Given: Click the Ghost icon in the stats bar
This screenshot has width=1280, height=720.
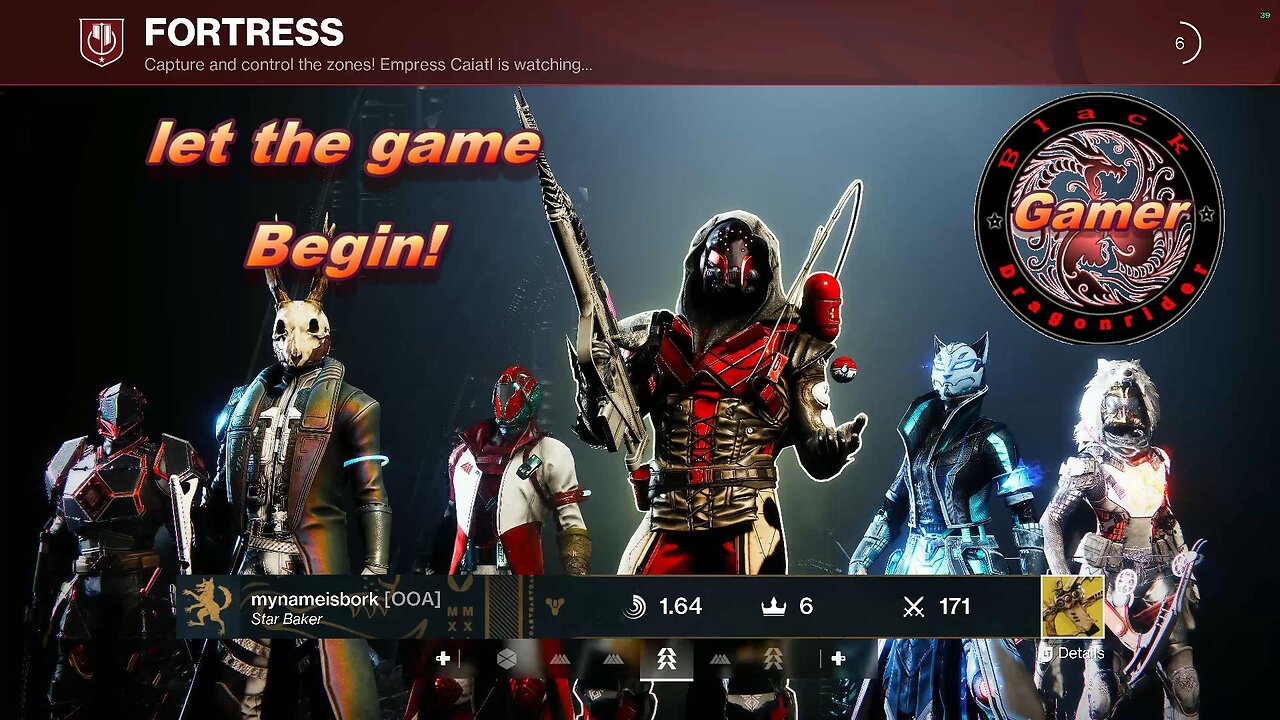Looking at the screenshot, I should tap(555, 605).
